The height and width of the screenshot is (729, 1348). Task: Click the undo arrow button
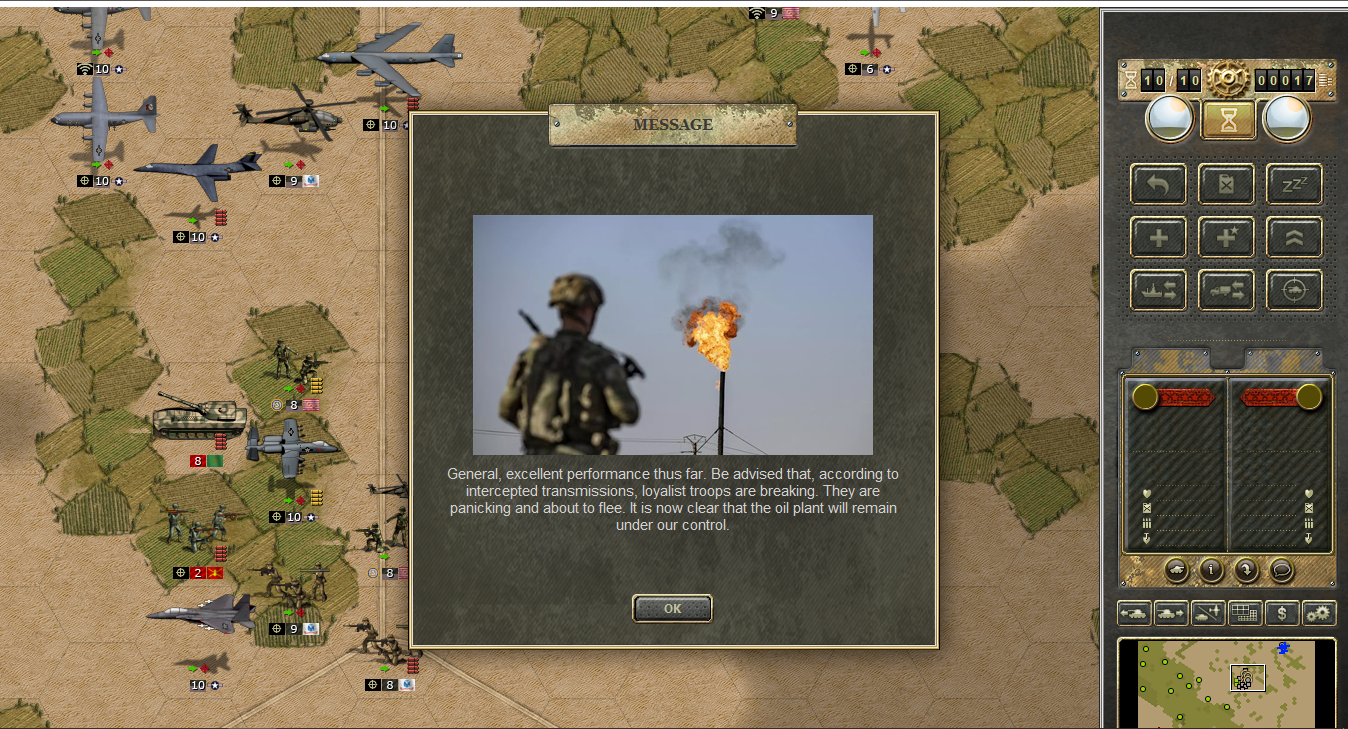coord(1158,184)
